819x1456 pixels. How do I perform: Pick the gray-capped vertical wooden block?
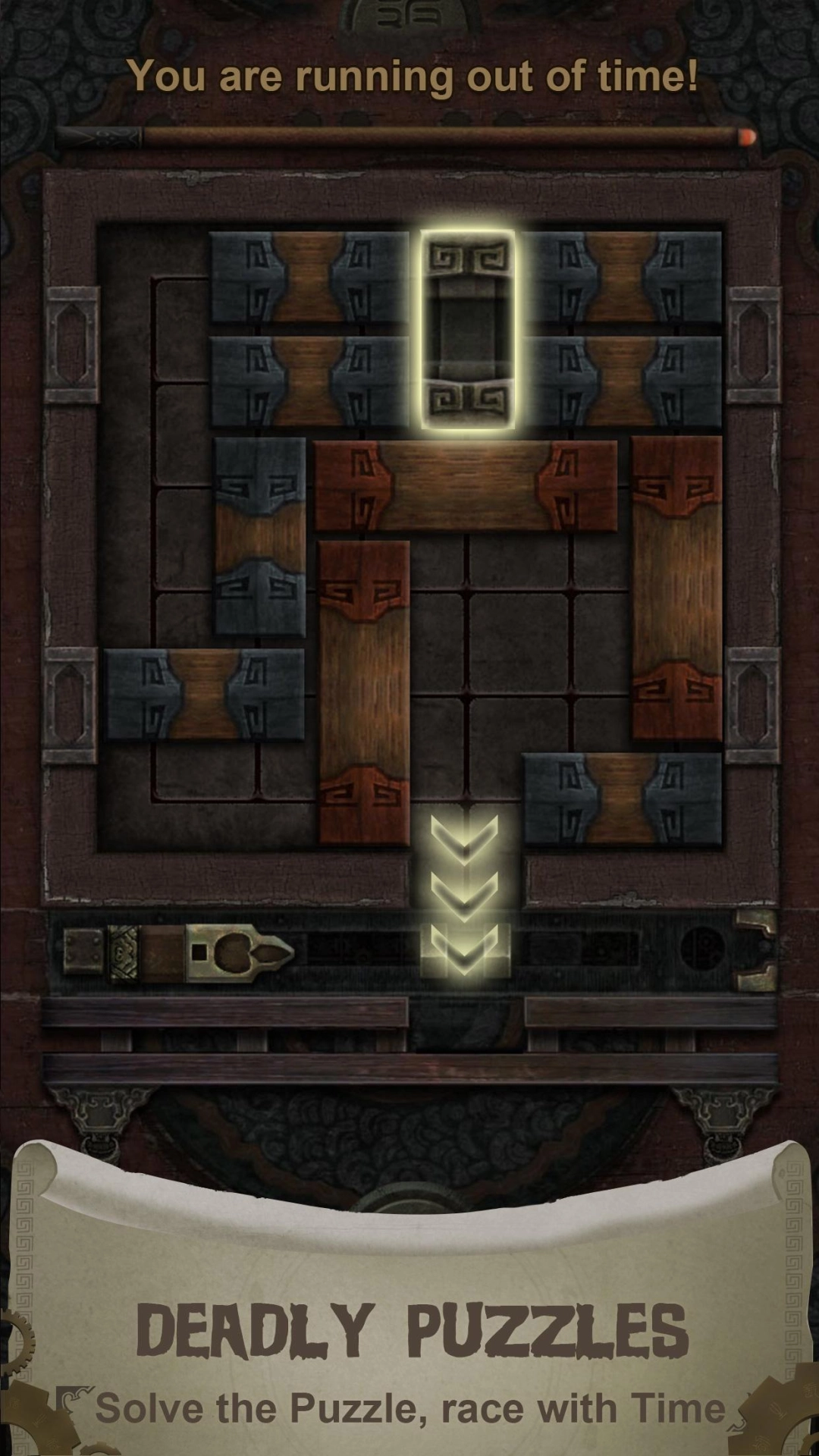coord(260,537)
